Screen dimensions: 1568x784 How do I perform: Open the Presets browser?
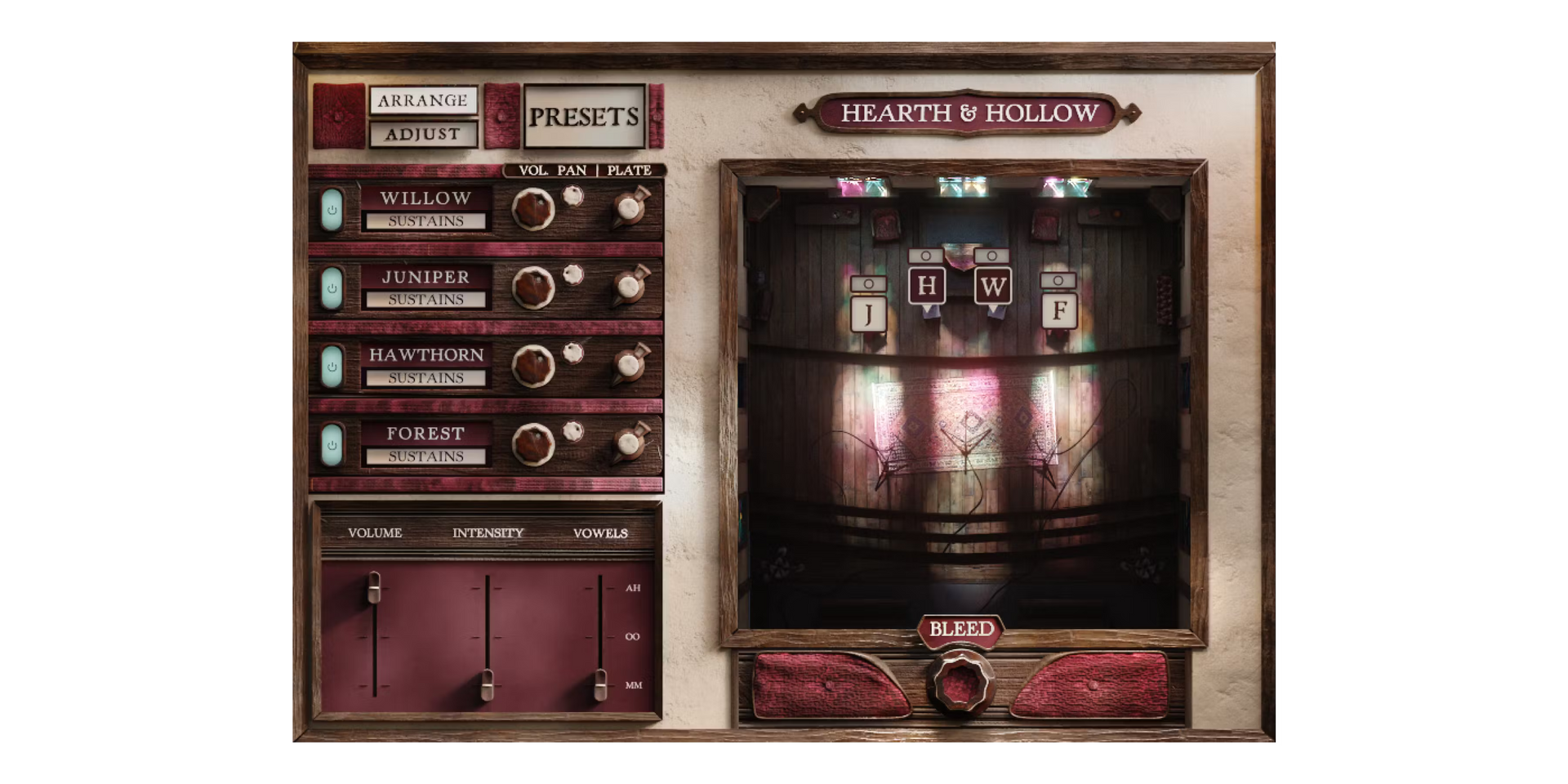point(584,117)
